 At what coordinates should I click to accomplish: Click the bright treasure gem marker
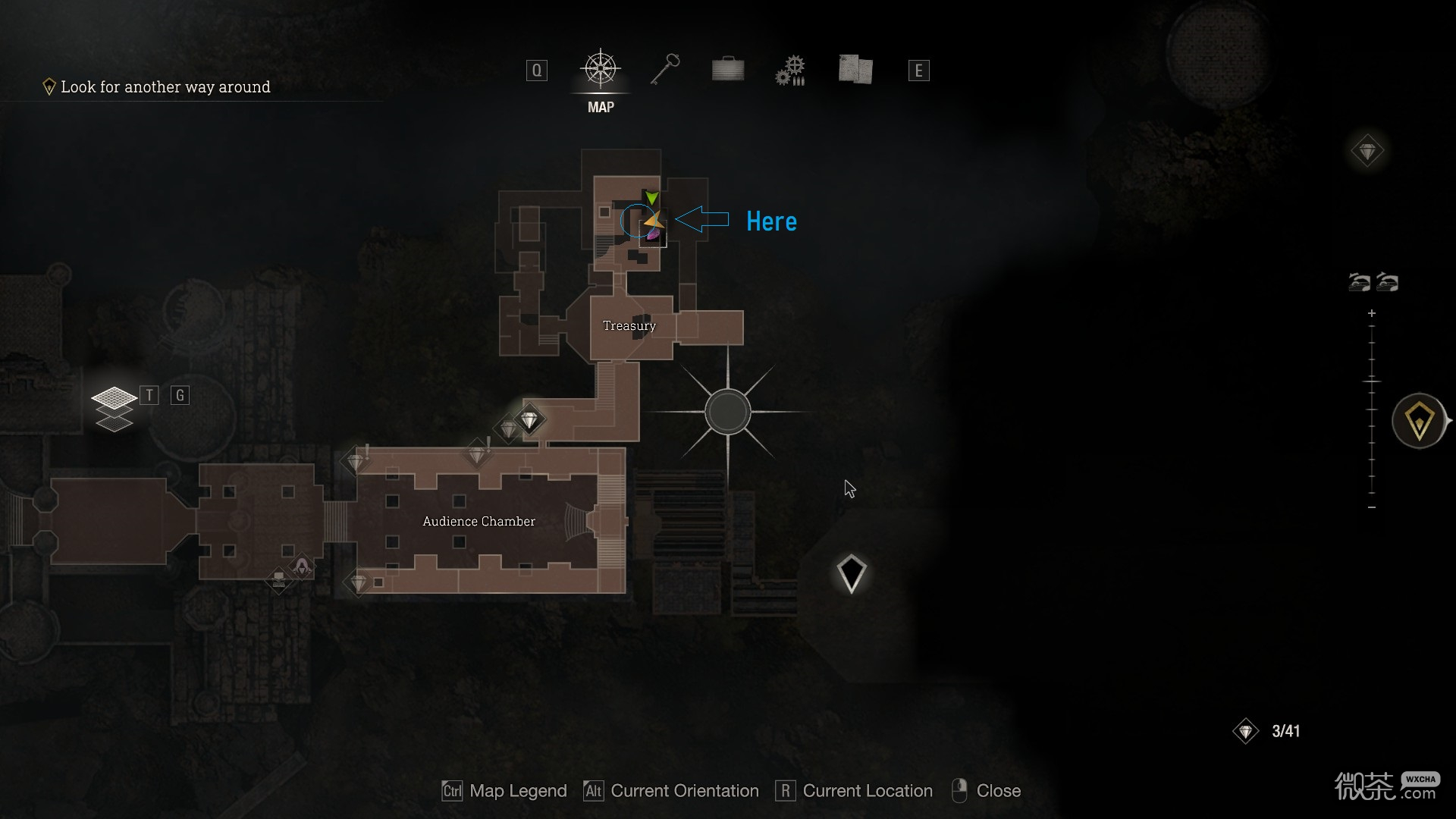click(x=529, y=419)
